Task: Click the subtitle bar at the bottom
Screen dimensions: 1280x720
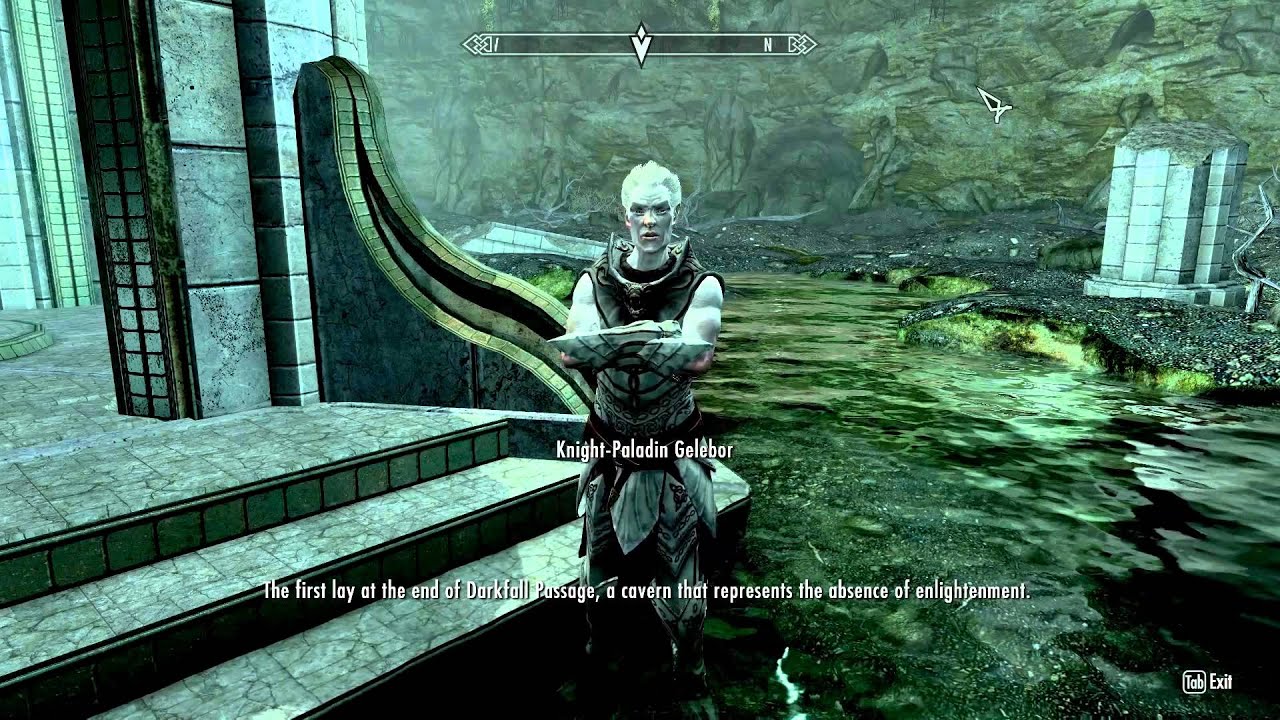Action: coord(645,590)
